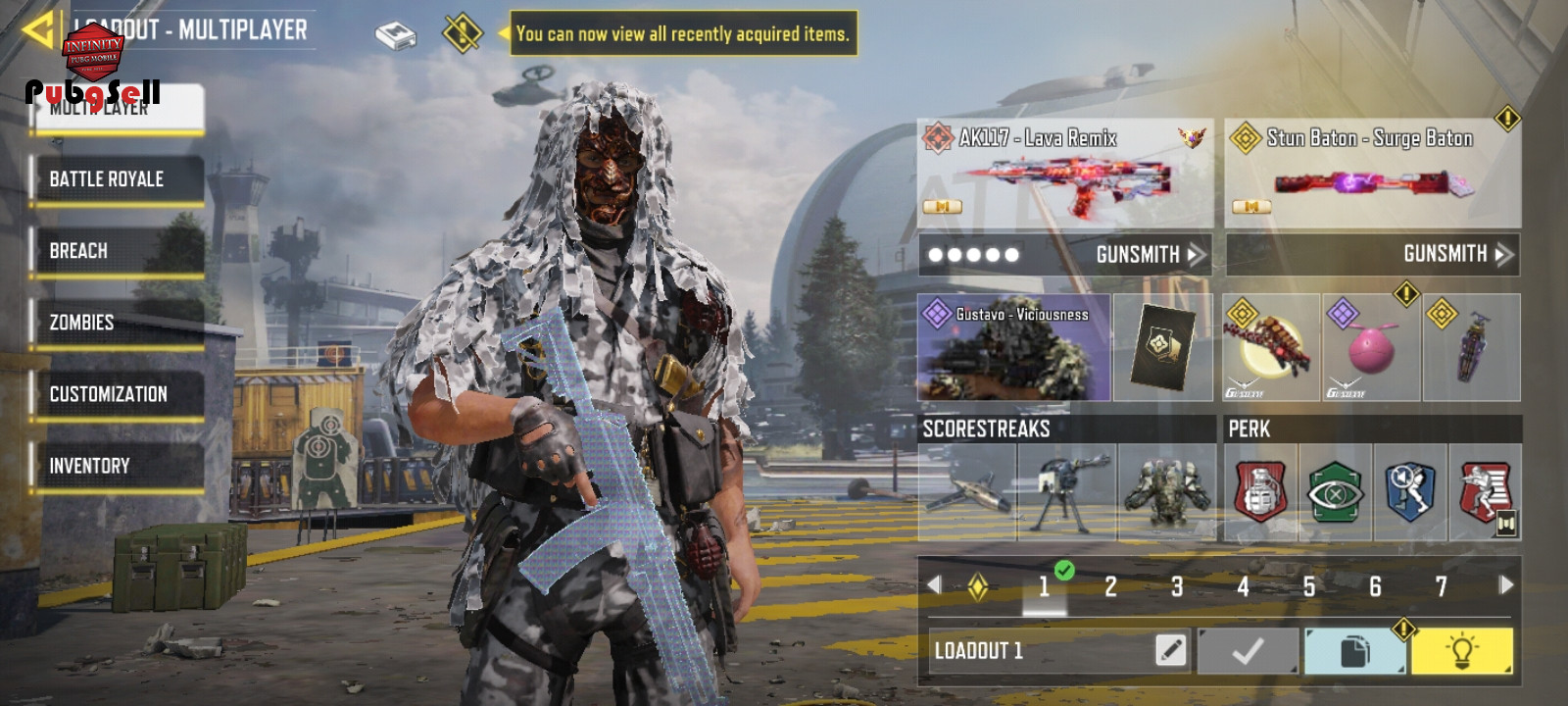Image resolution: width=1568 pixels, height=706 pixels.
Task: Switch to the Breach tab
Action: coord(118,251)
